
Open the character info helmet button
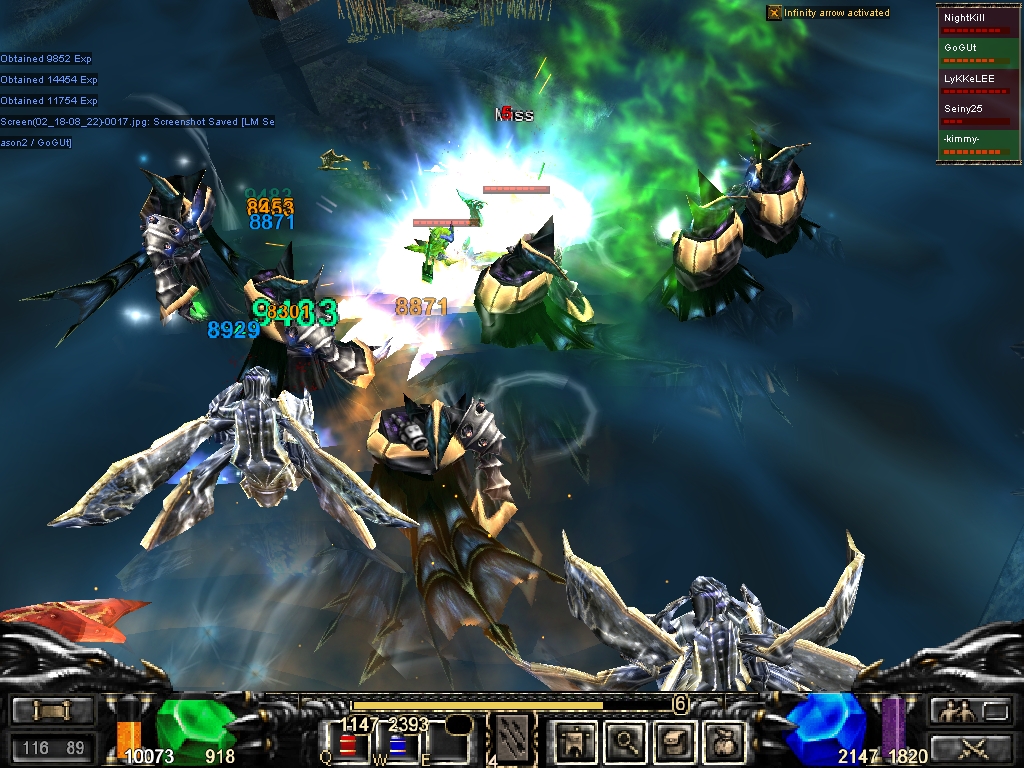pos(577,741)
